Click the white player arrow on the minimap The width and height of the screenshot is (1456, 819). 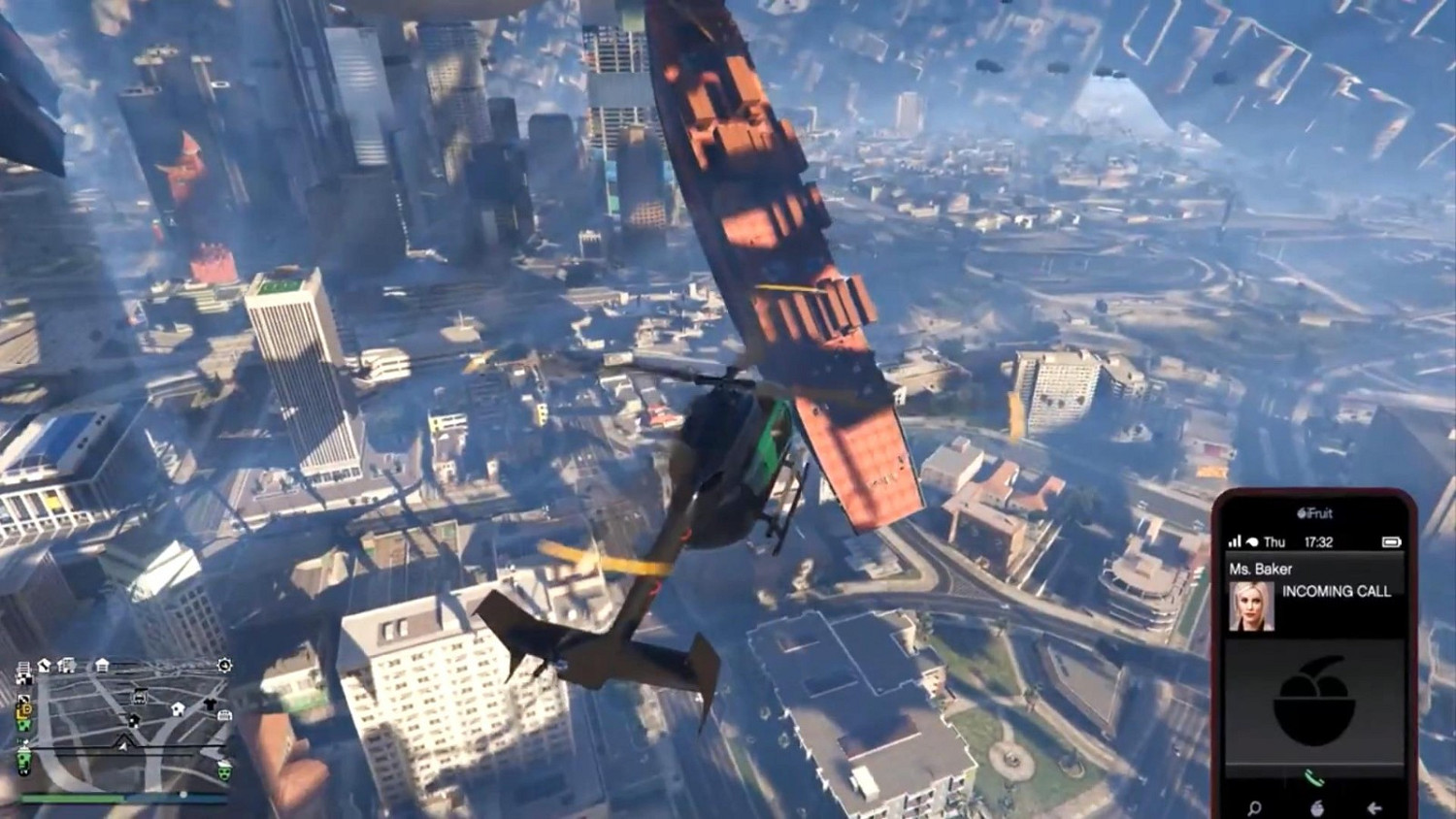coord(123,744)
